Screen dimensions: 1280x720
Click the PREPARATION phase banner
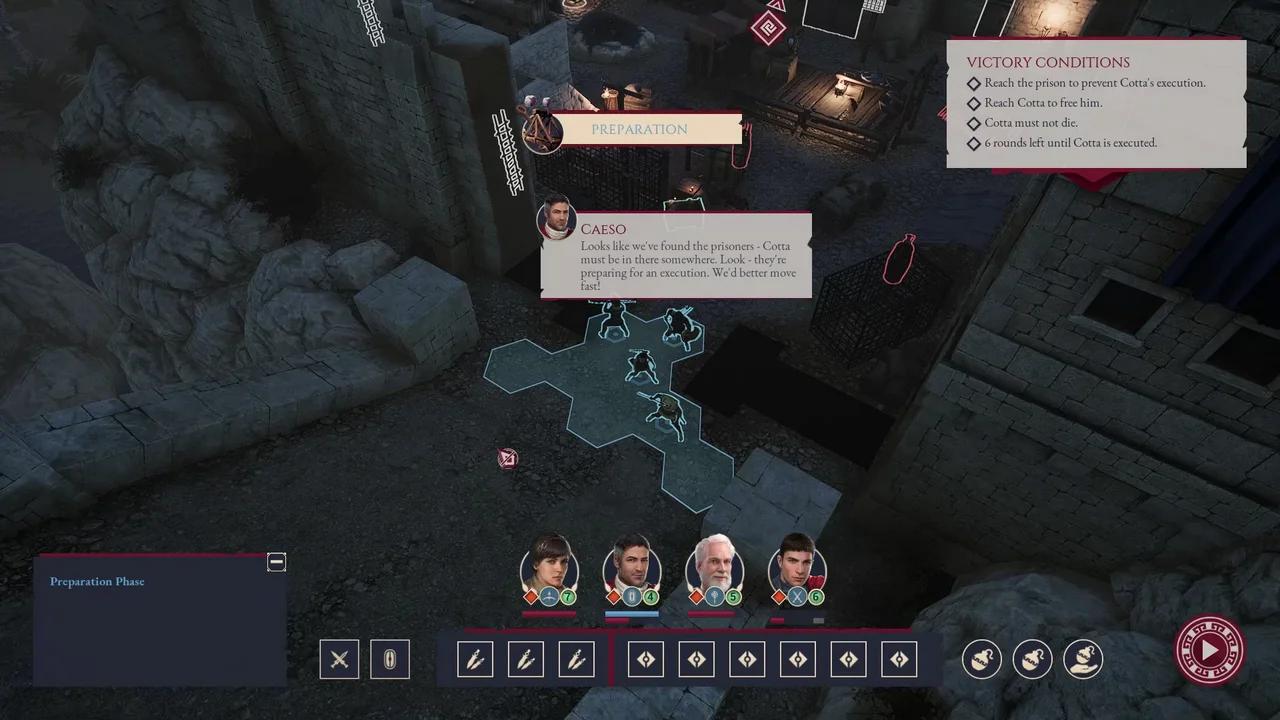[639, 129]
